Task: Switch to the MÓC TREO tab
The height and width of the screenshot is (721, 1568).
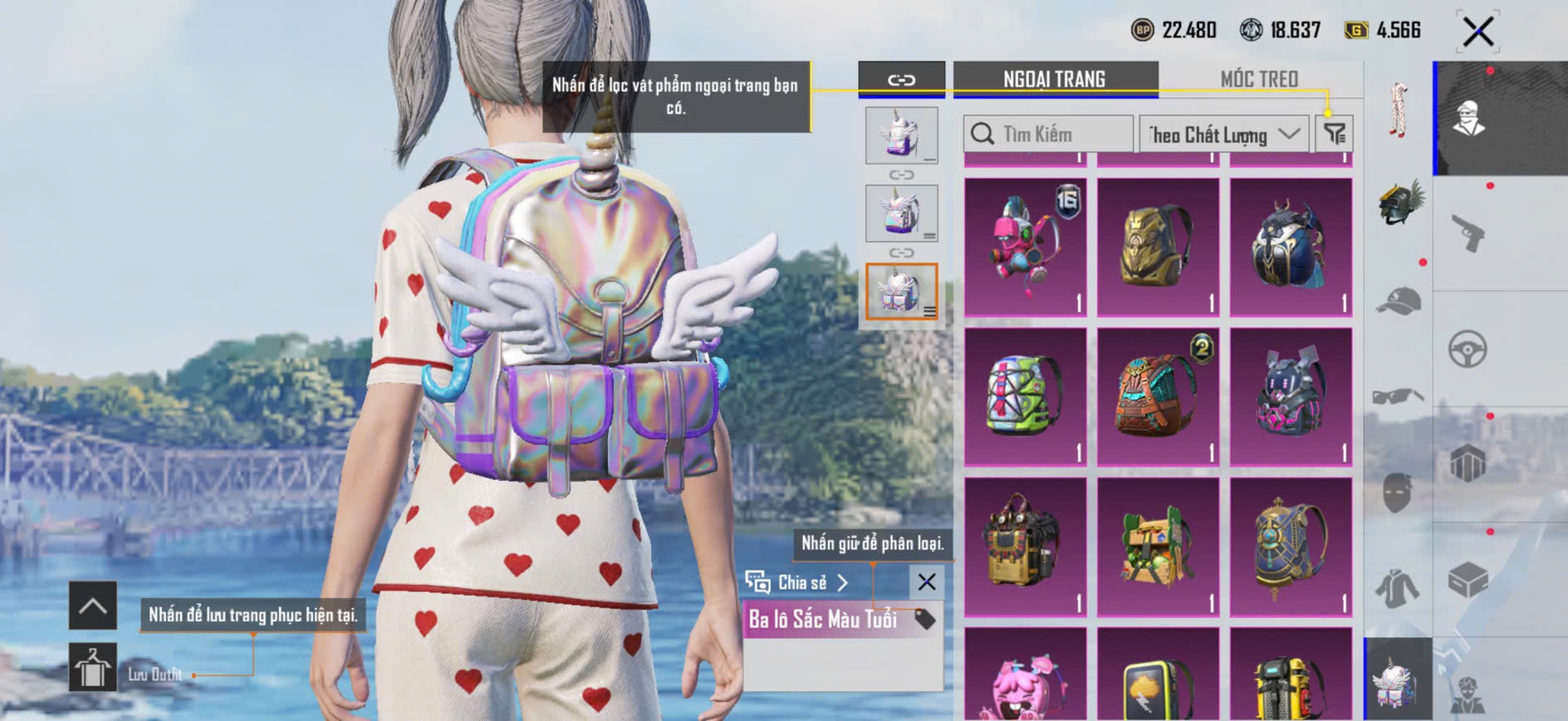Action: click(1259, 79)
